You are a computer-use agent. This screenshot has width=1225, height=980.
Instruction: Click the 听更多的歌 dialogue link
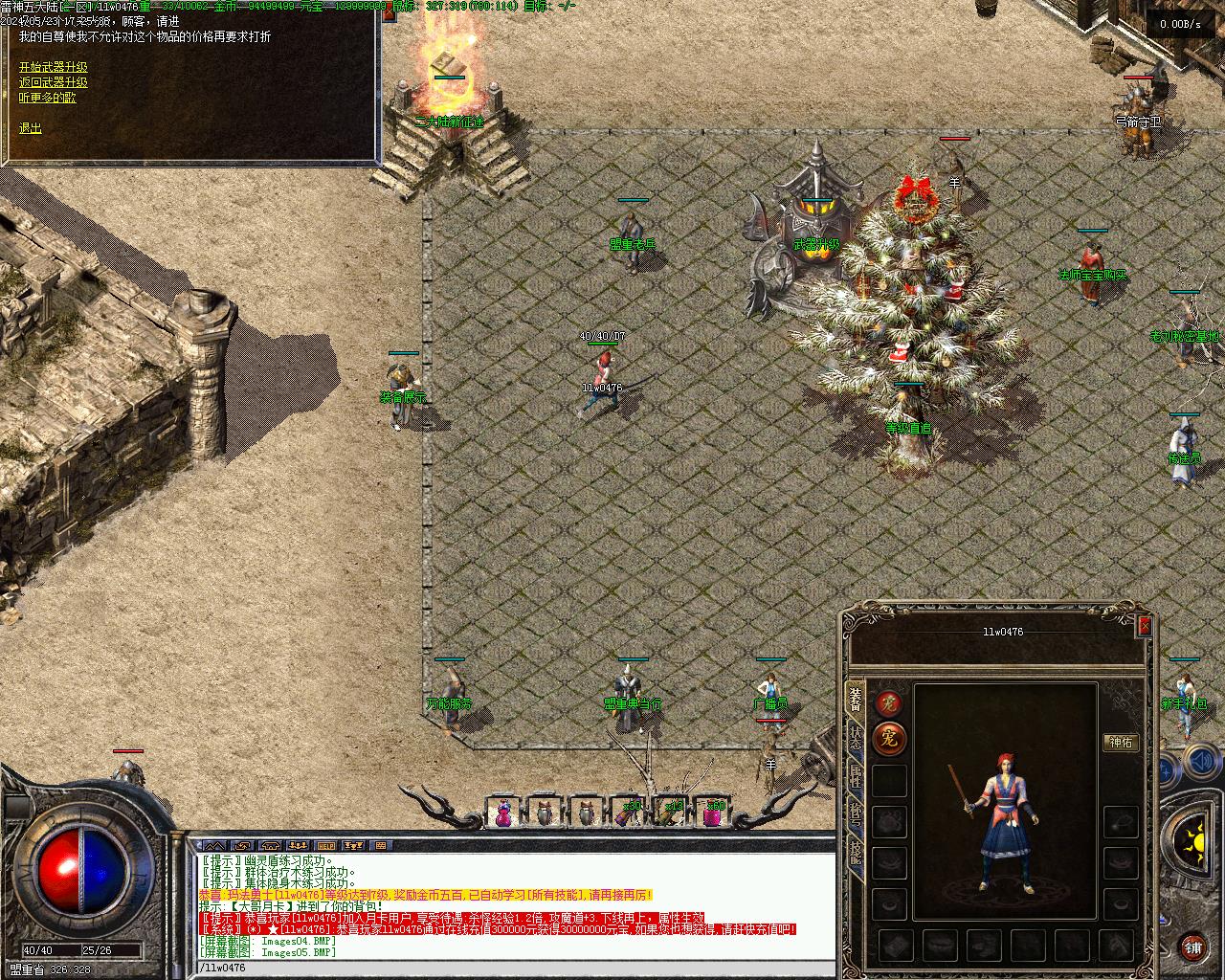(x=47, y=98)
